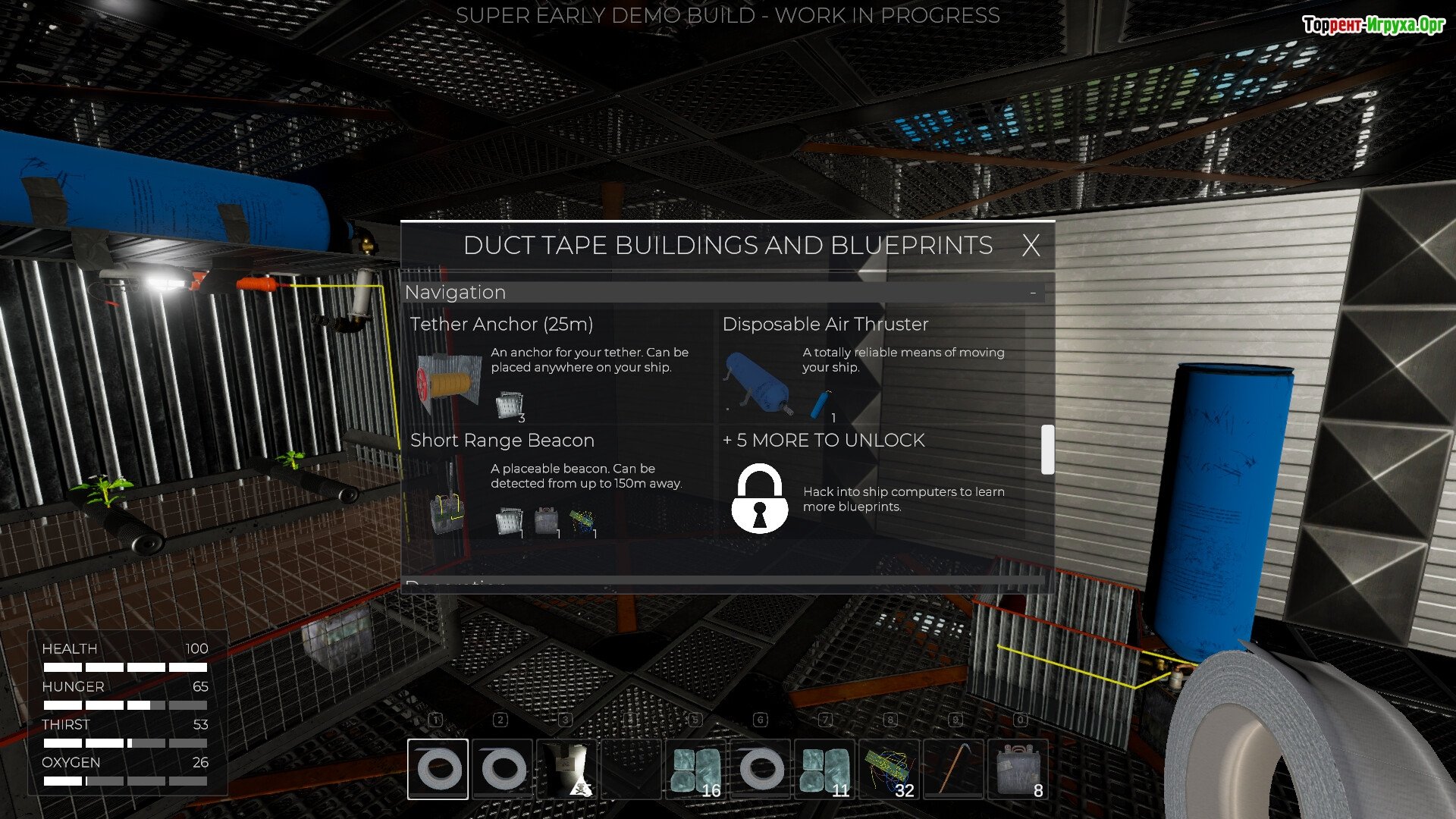The width and height of the screenshot is (1456, 819).
Task: Select the circuit board stack of 32
Action: [890, 769]
